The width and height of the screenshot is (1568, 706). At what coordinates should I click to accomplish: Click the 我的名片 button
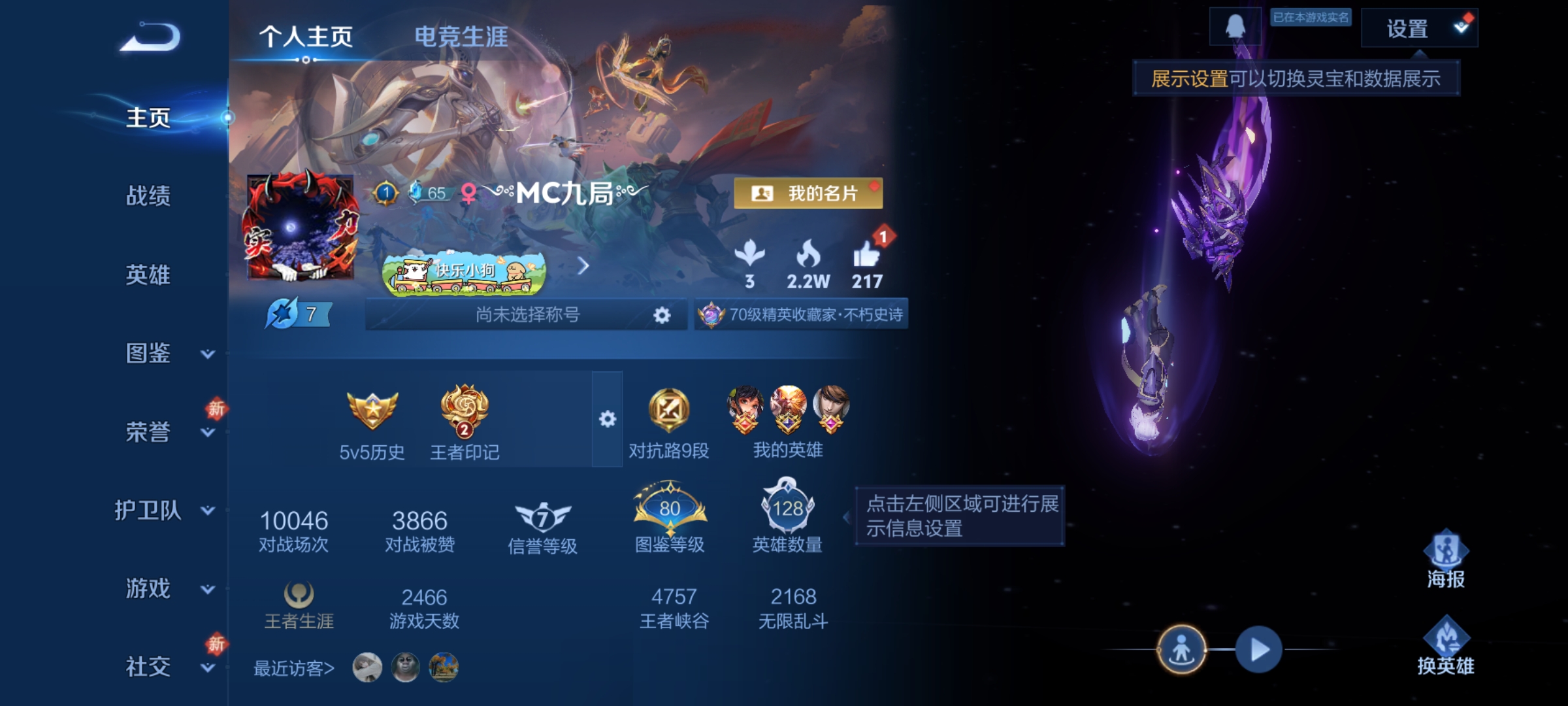click(809, 193)
